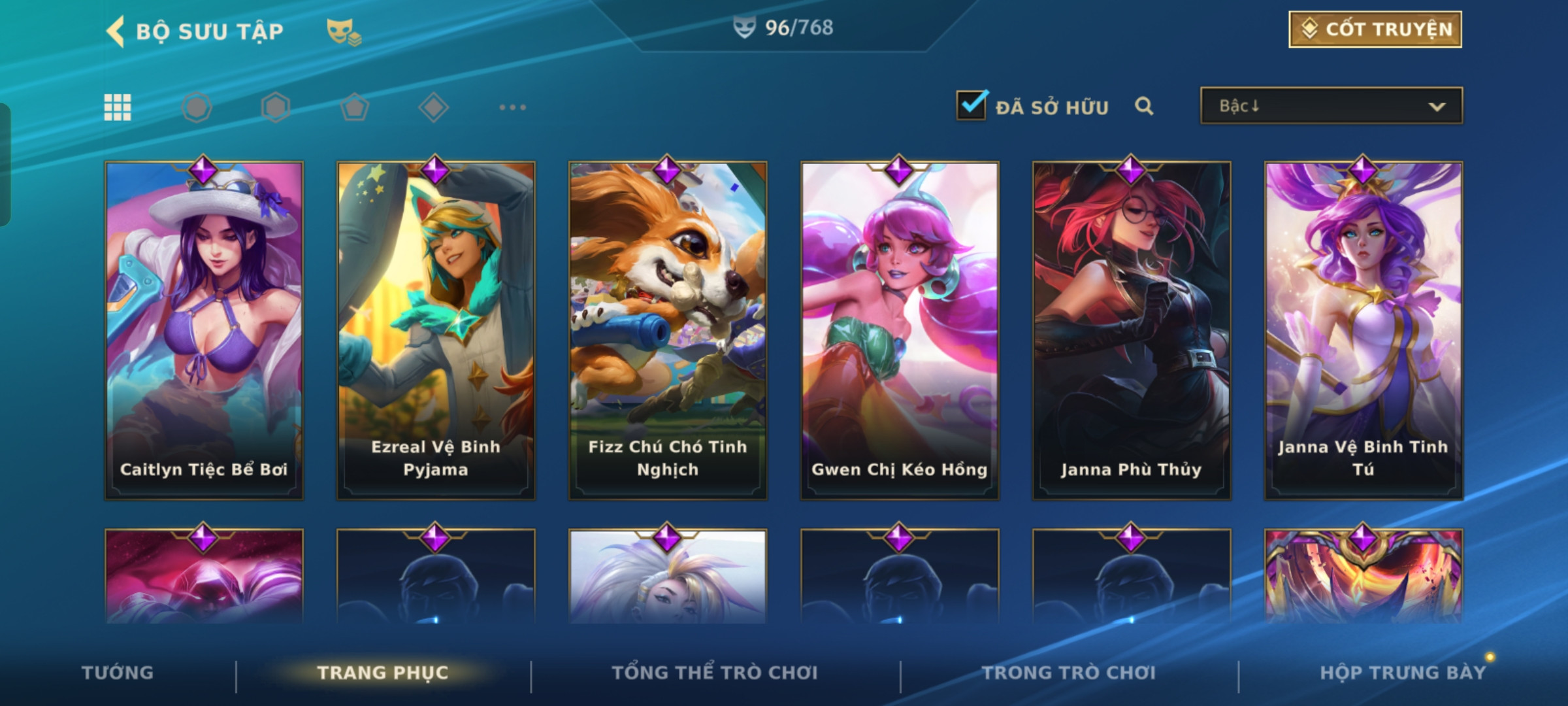This screenshot has width=1568, height=706.
Task: Open the skin search magnifier
Action: 1144,106
